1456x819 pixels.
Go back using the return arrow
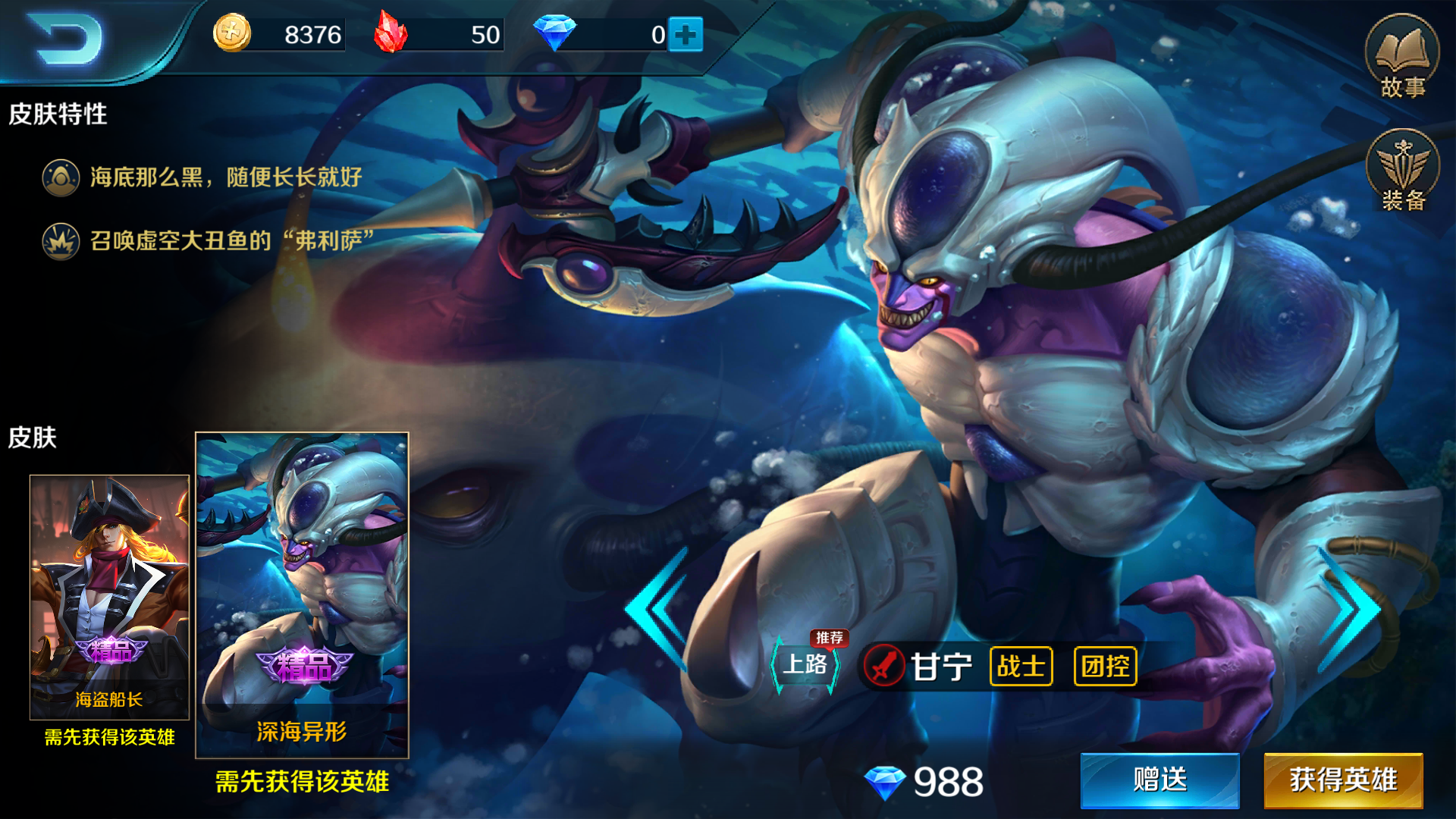pos(67,38)
